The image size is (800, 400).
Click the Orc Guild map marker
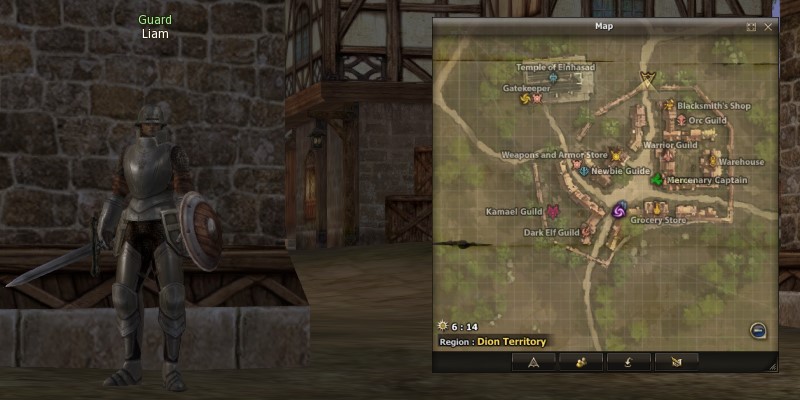click(x=682, y=120)
